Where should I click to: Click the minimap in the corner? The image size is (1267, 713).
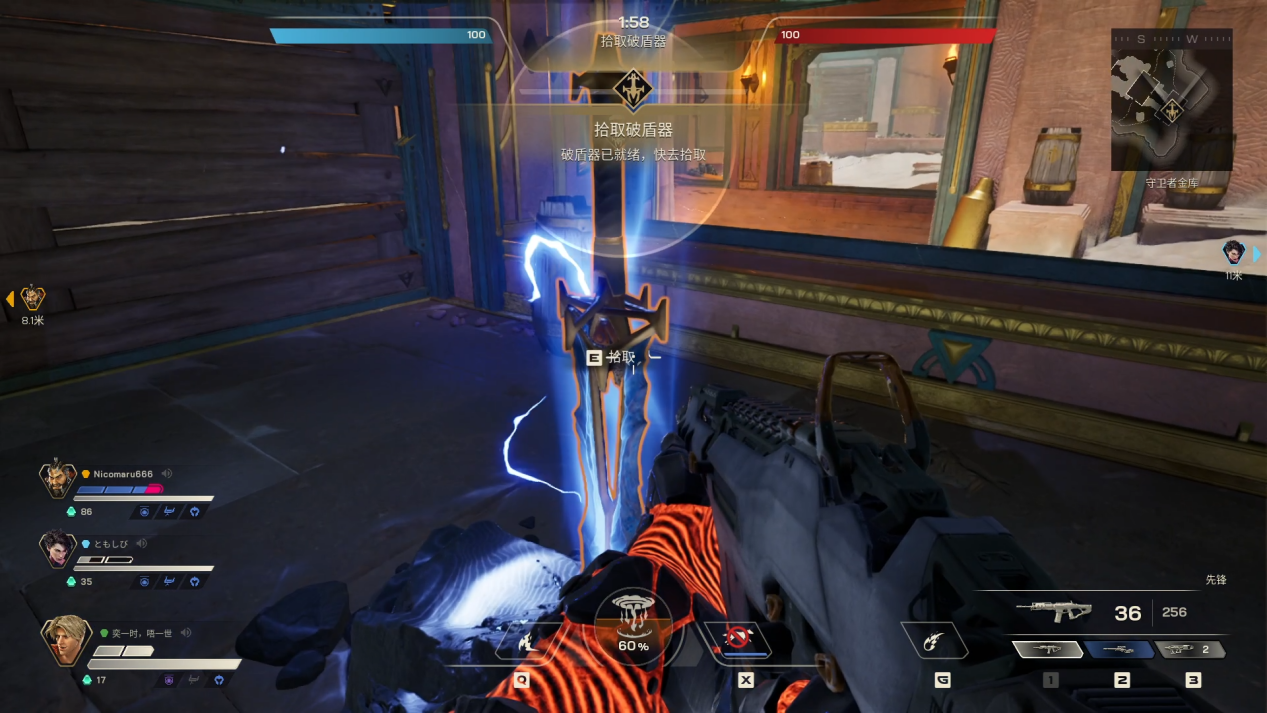(1170, 100)
